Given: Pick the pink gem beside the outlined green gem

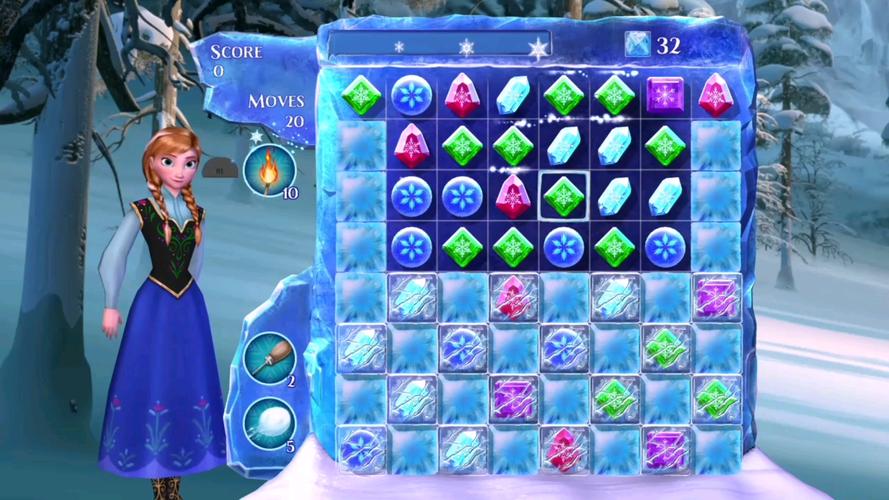Looking at the screenshot, I should [x=513, y=194].
